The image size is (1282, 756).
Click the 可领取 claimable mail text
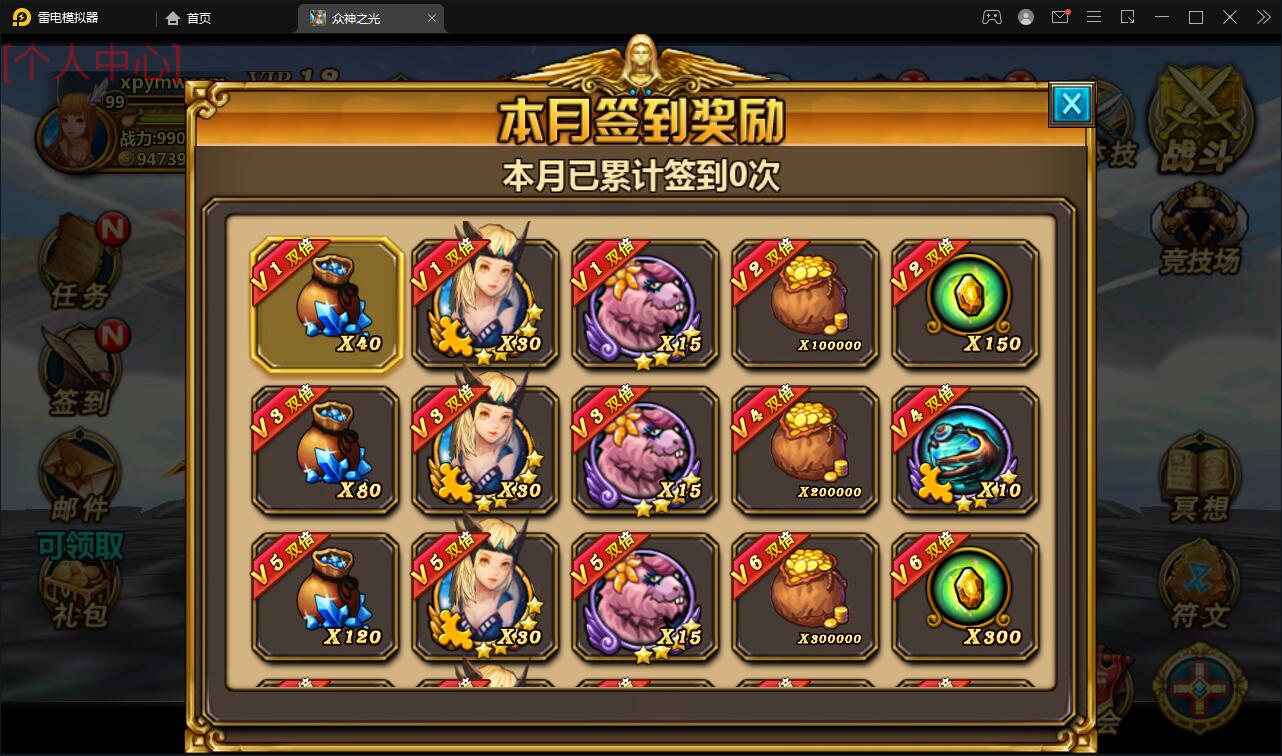click(80, 547)
